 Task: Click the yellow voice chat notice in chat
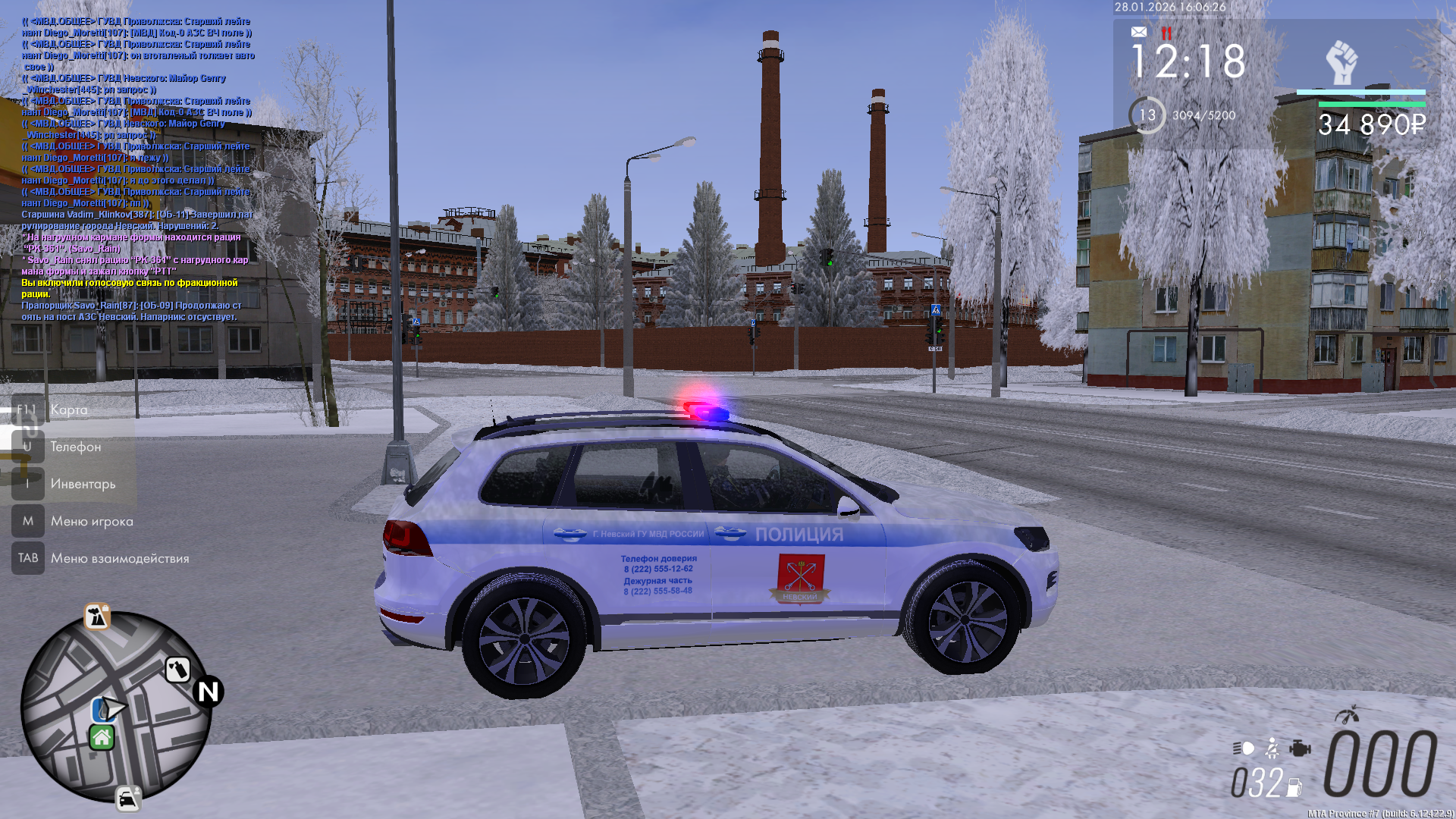click(129, 288)
